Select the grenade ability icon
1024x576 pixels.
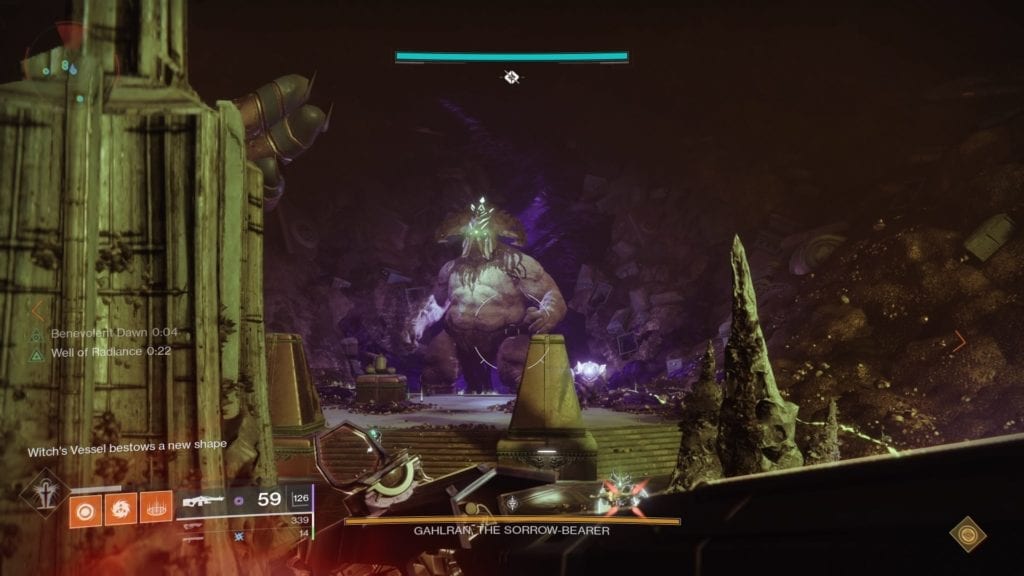(83, 508)
